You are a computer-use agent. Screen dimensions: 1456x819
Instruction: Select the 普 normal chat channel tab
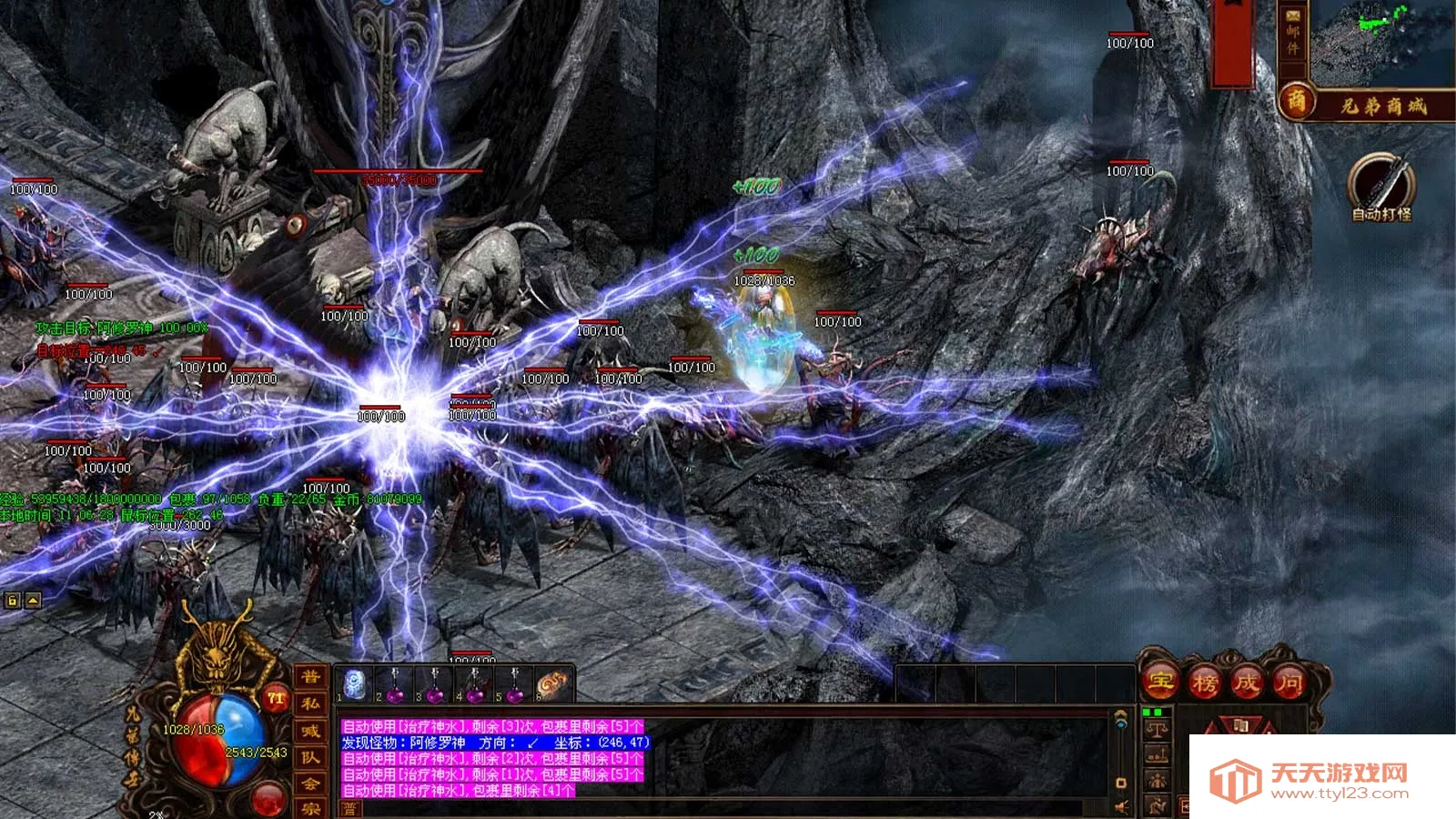tap(311, 677)
